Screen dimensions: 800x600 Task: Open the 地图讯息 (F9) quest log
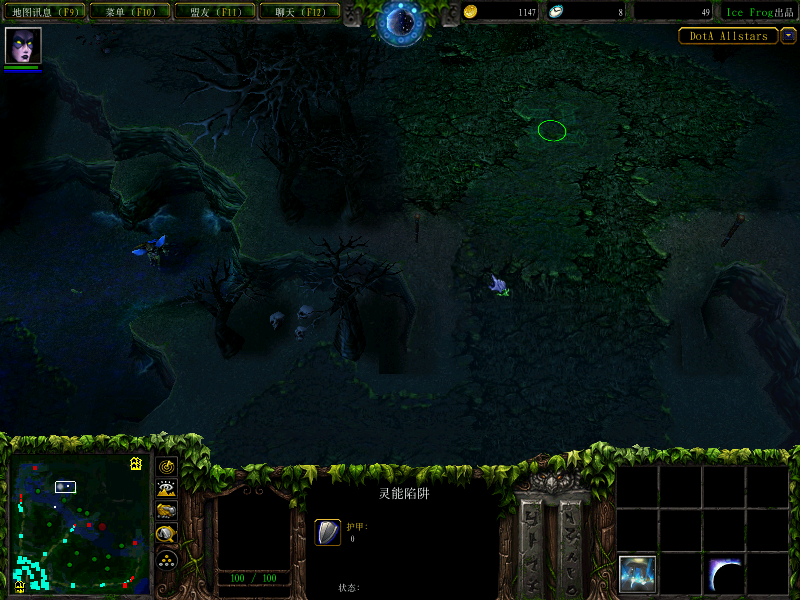pyautogui.click(x=45, y=12)
